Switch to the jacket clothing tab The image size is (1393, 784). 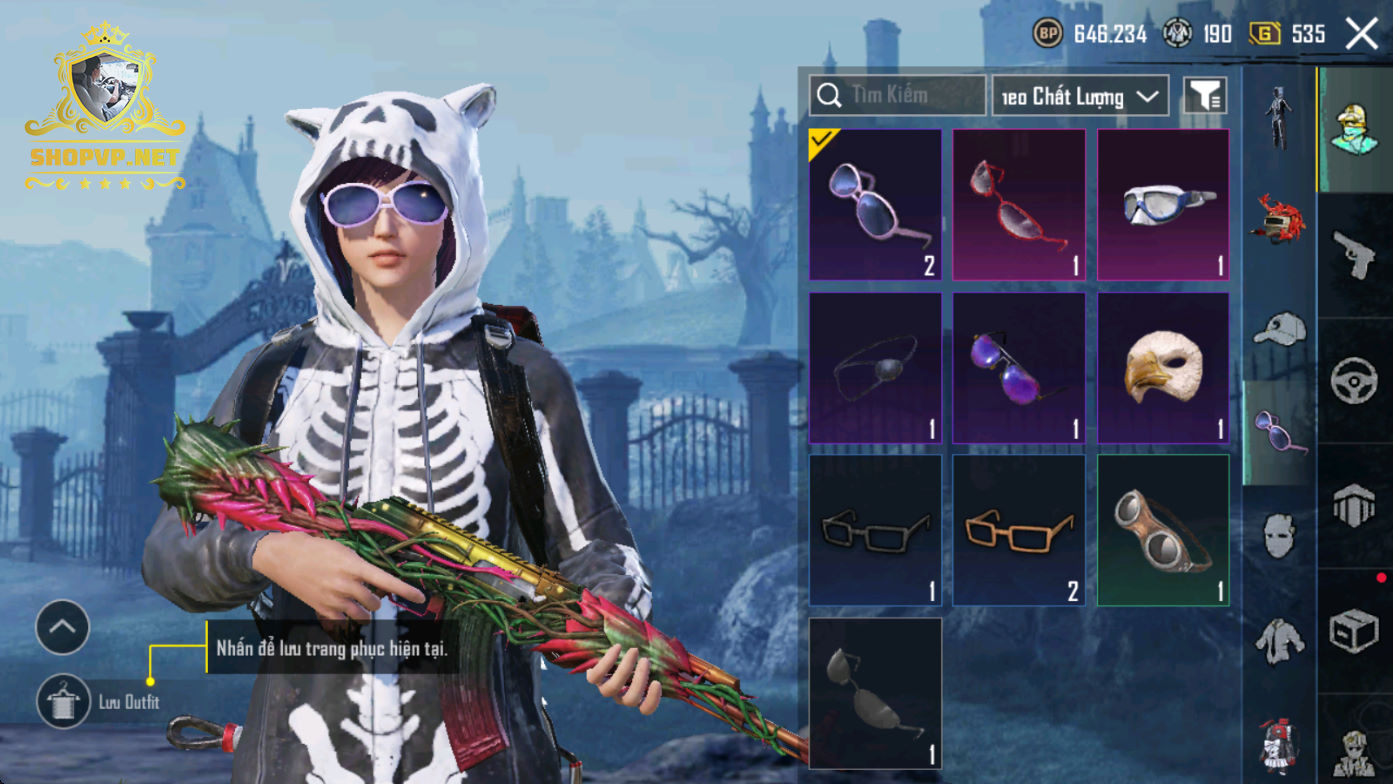[x=1279, y=640]
